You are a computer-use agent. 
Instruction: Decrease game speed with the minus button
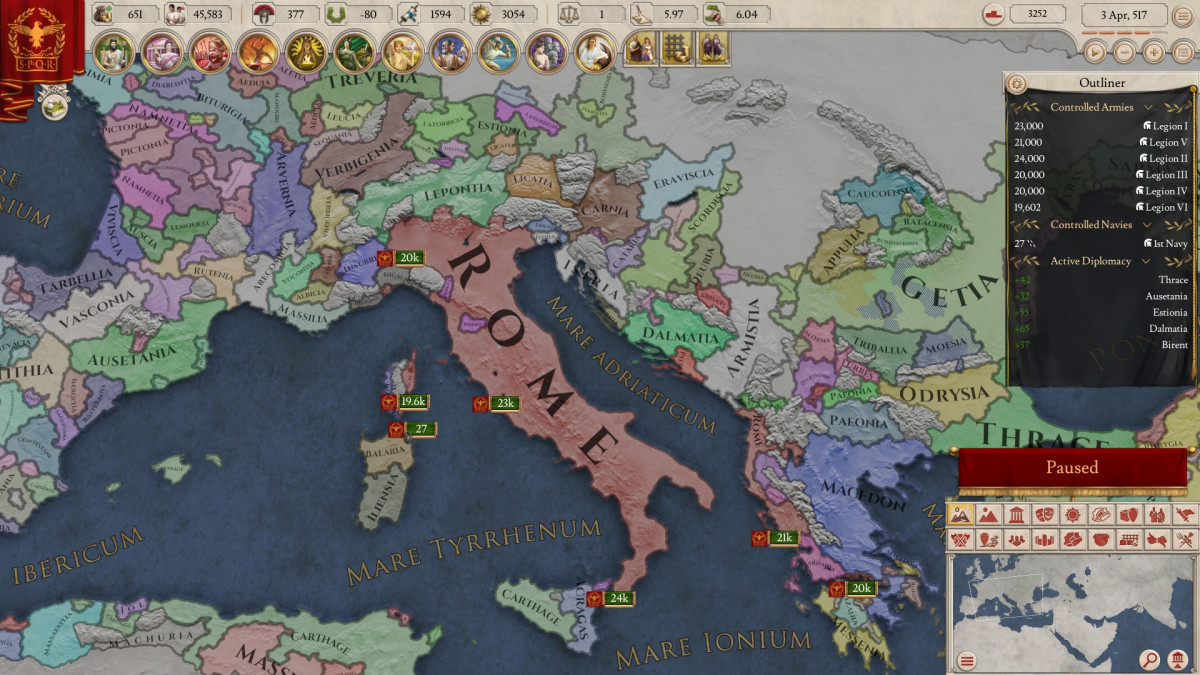pos(1125,52)
